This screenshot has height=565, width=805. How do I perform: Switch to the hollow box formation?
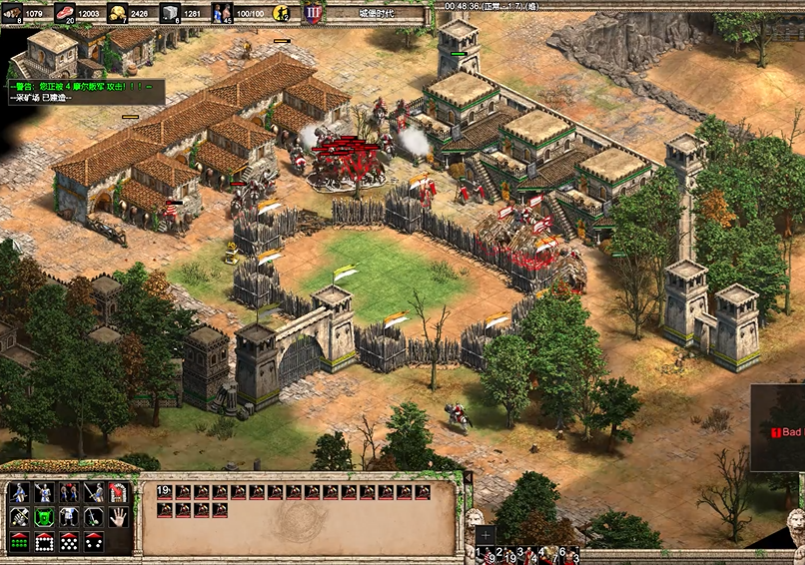(x=44, y=542)
